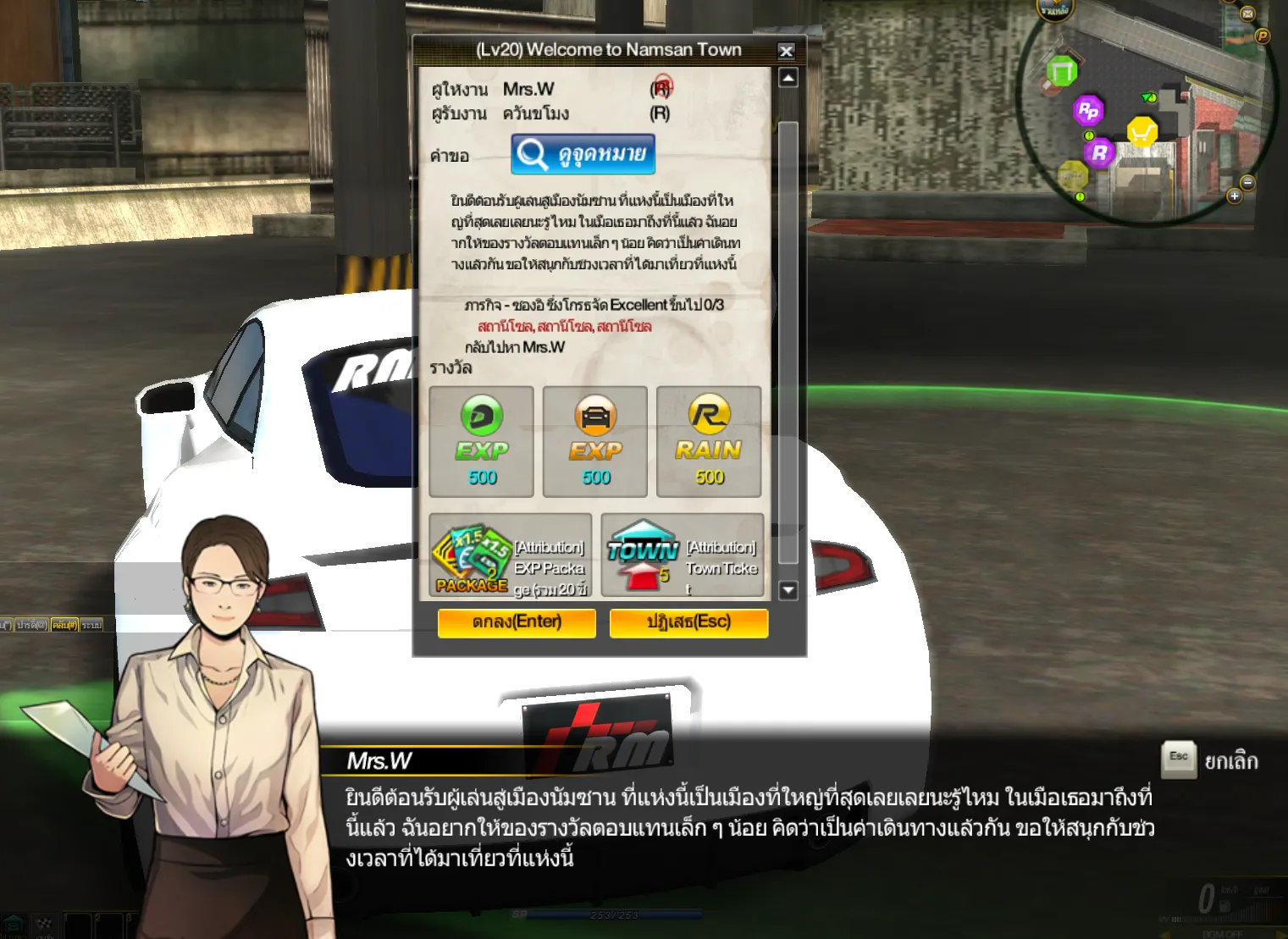This screenshot has height=939, width=1288.
Task: Zoom out the minimap with minus button
Action: [x=1247, y=183]
